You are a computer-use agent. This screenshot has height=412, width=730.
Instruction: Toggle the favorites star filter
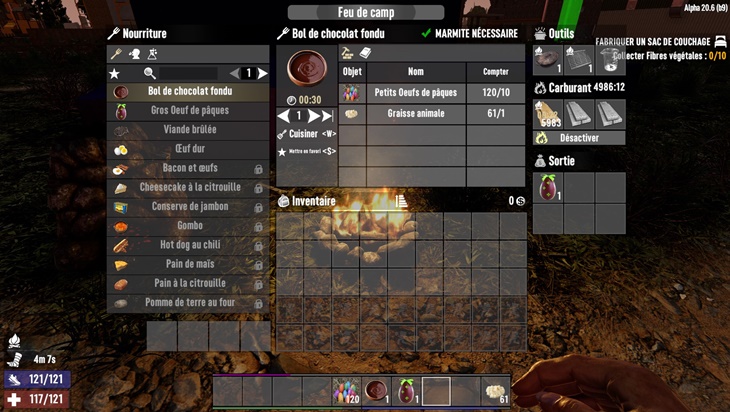(x=114, y=74)
